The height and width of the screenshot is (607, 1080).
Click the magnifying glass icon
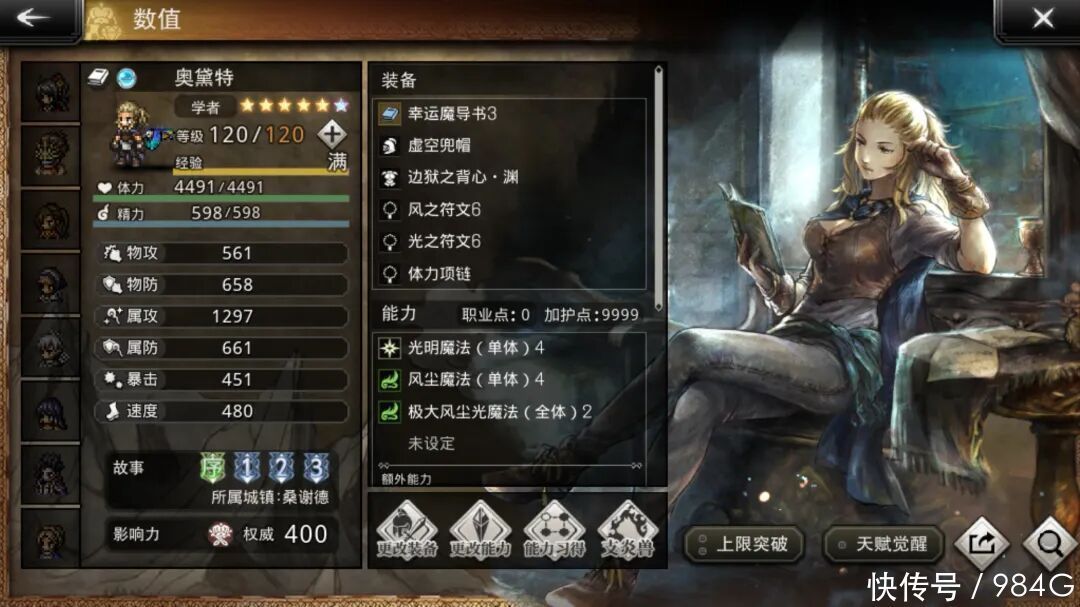1049,544
